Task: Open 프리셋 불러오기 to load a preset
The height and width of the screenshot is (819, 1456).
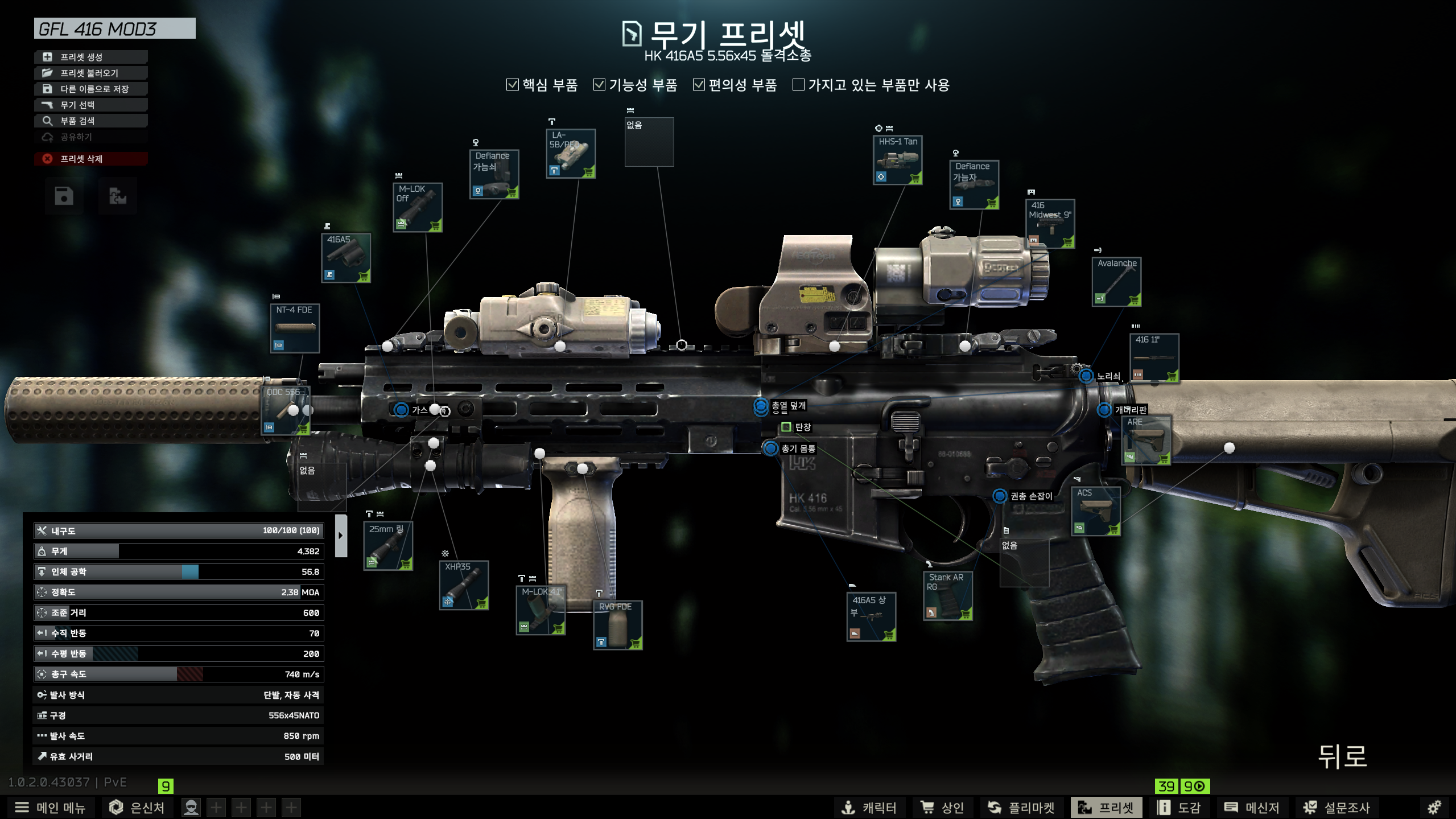Action: coord(91,73)
